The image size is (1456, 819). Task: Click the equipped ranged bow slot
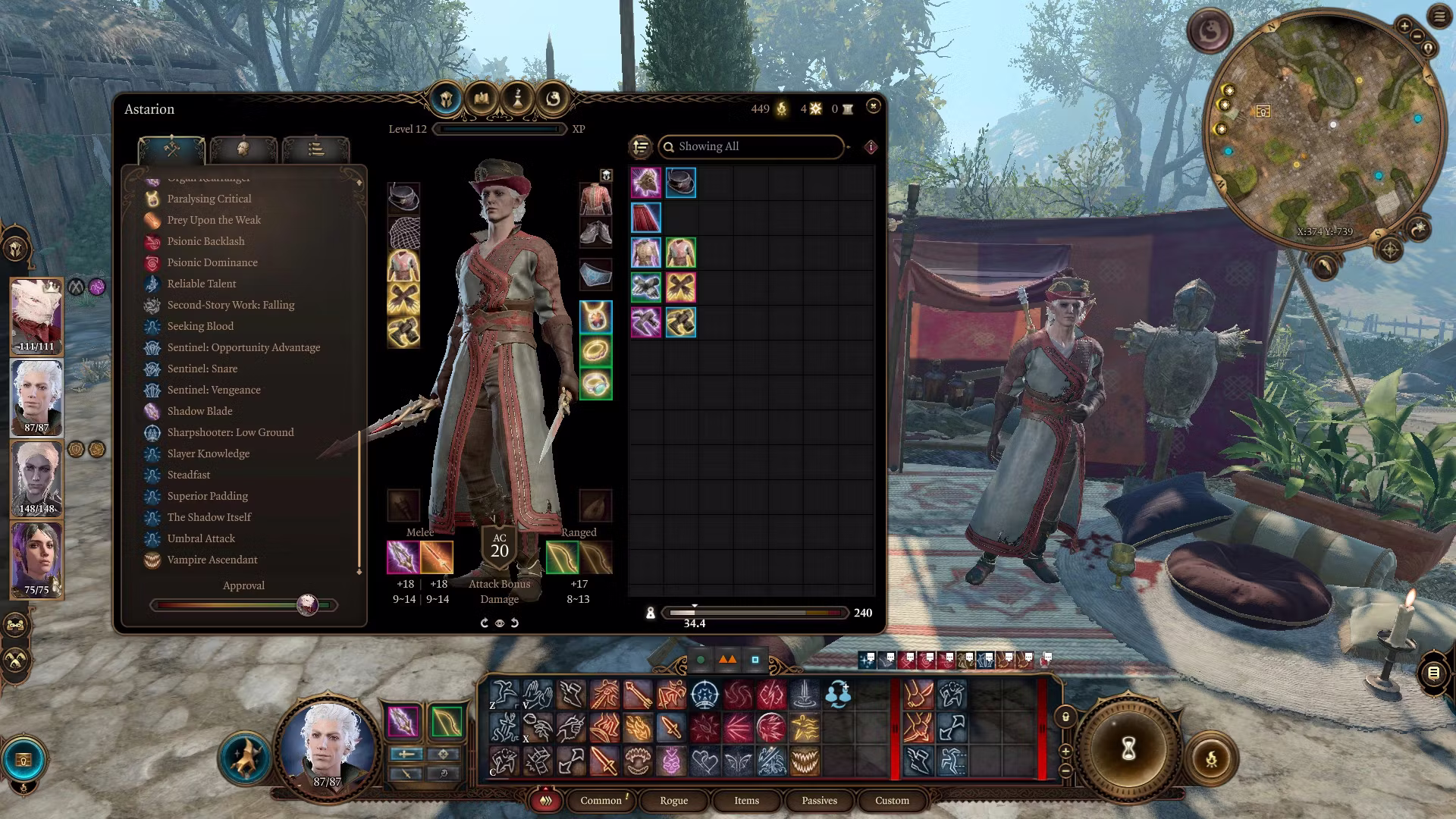[x=562, y=558]
